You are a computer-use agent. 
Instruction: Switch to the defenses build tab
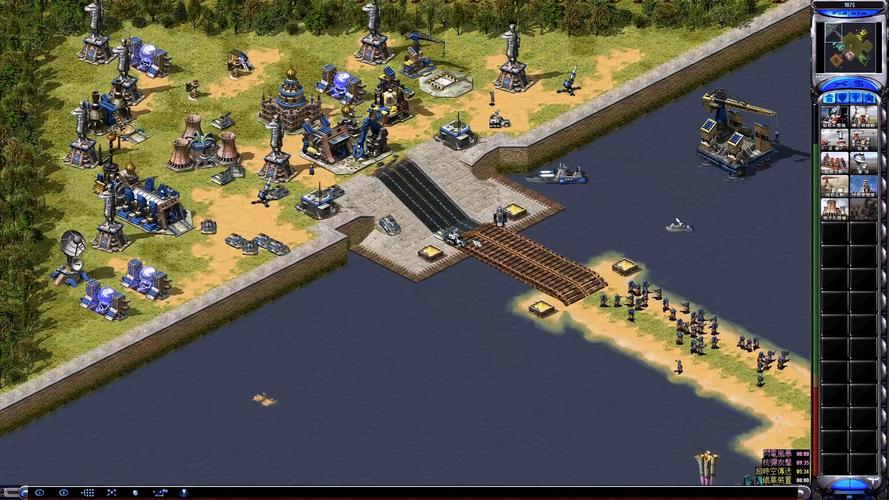(842, 98)
